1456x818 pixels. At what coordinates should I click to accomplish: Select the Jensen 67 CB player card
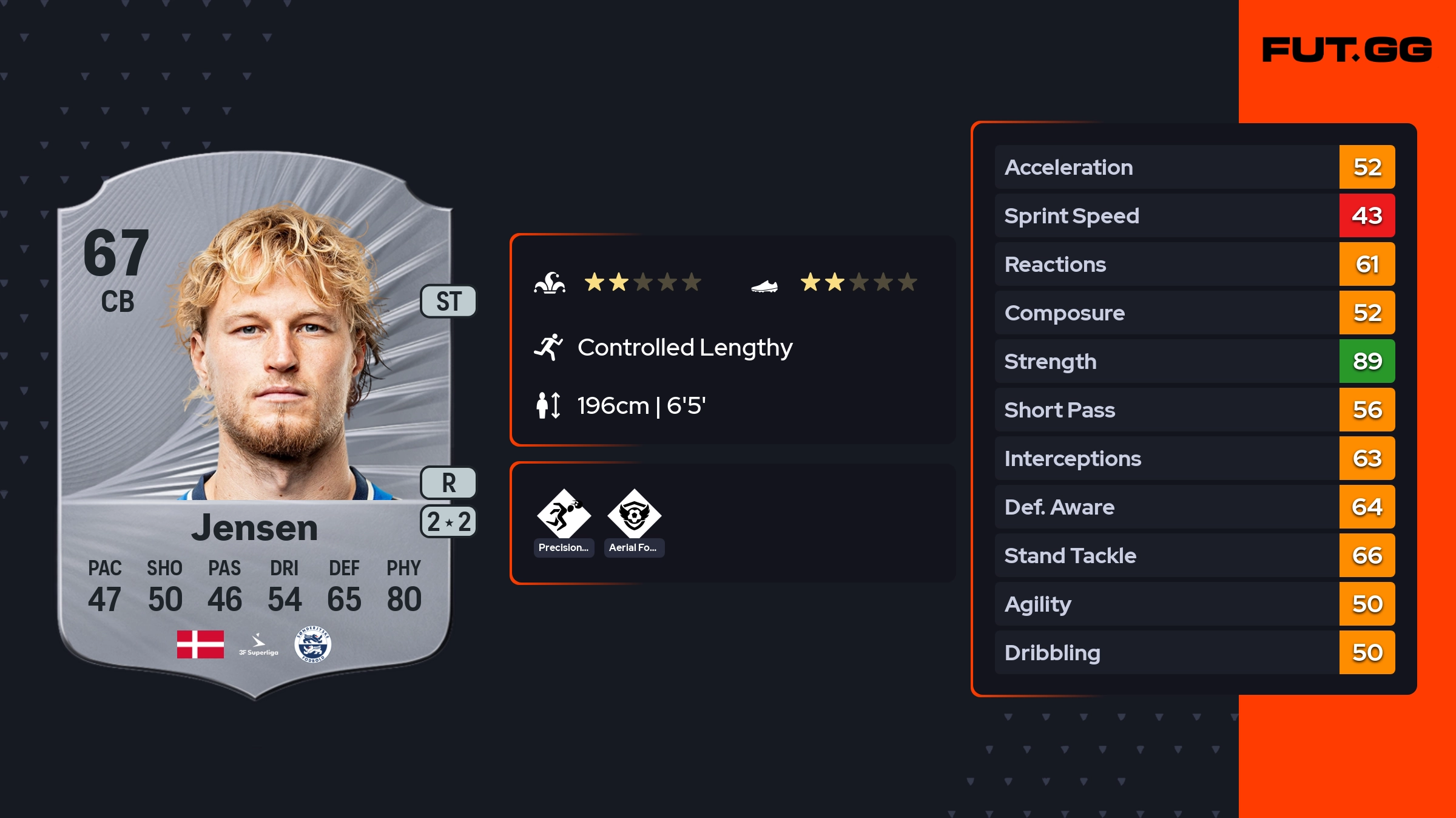(x=255, y=425)
